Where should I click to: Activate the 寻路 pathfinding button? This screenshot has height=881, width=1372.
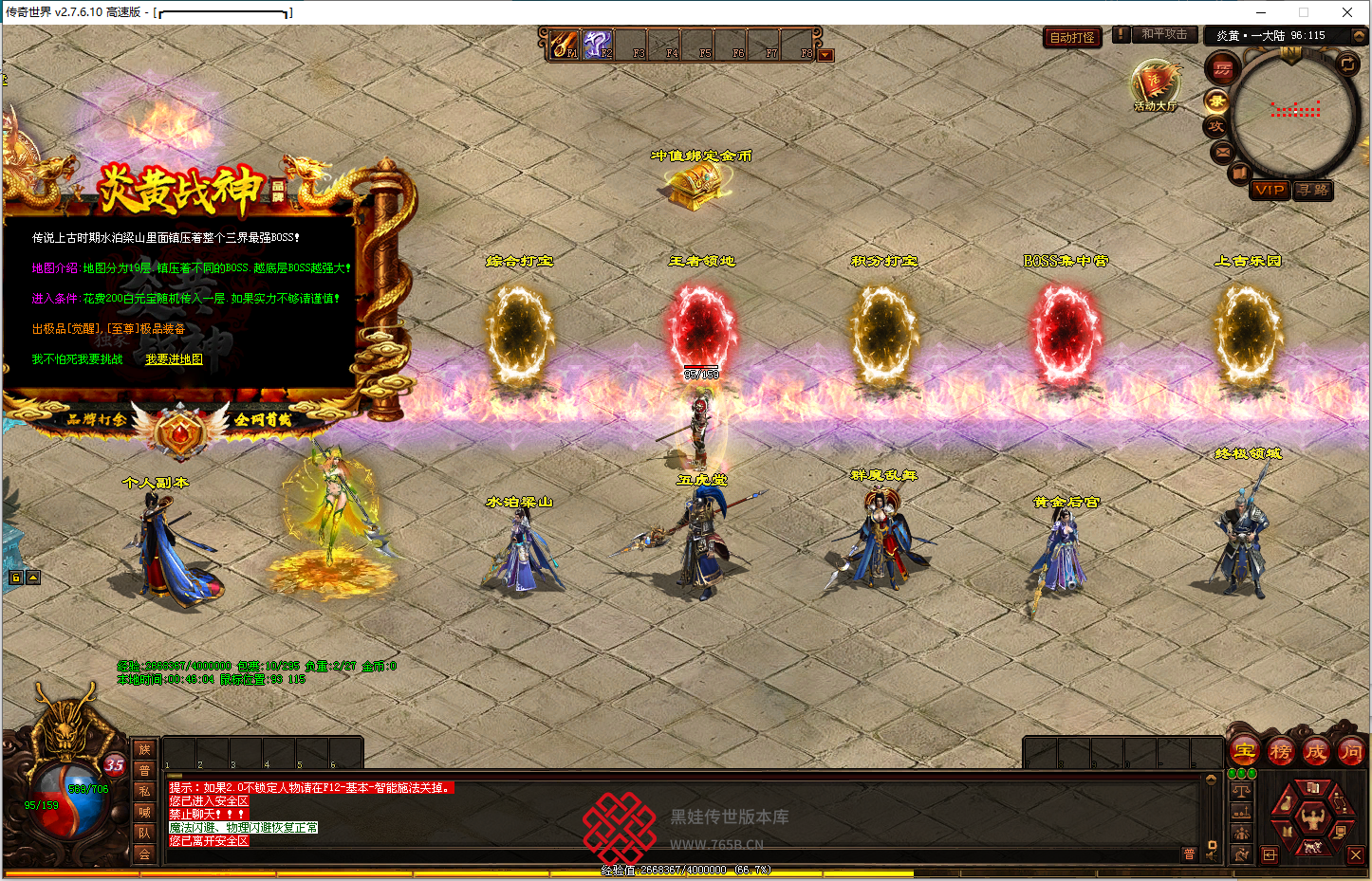(x=1313, y=190)
